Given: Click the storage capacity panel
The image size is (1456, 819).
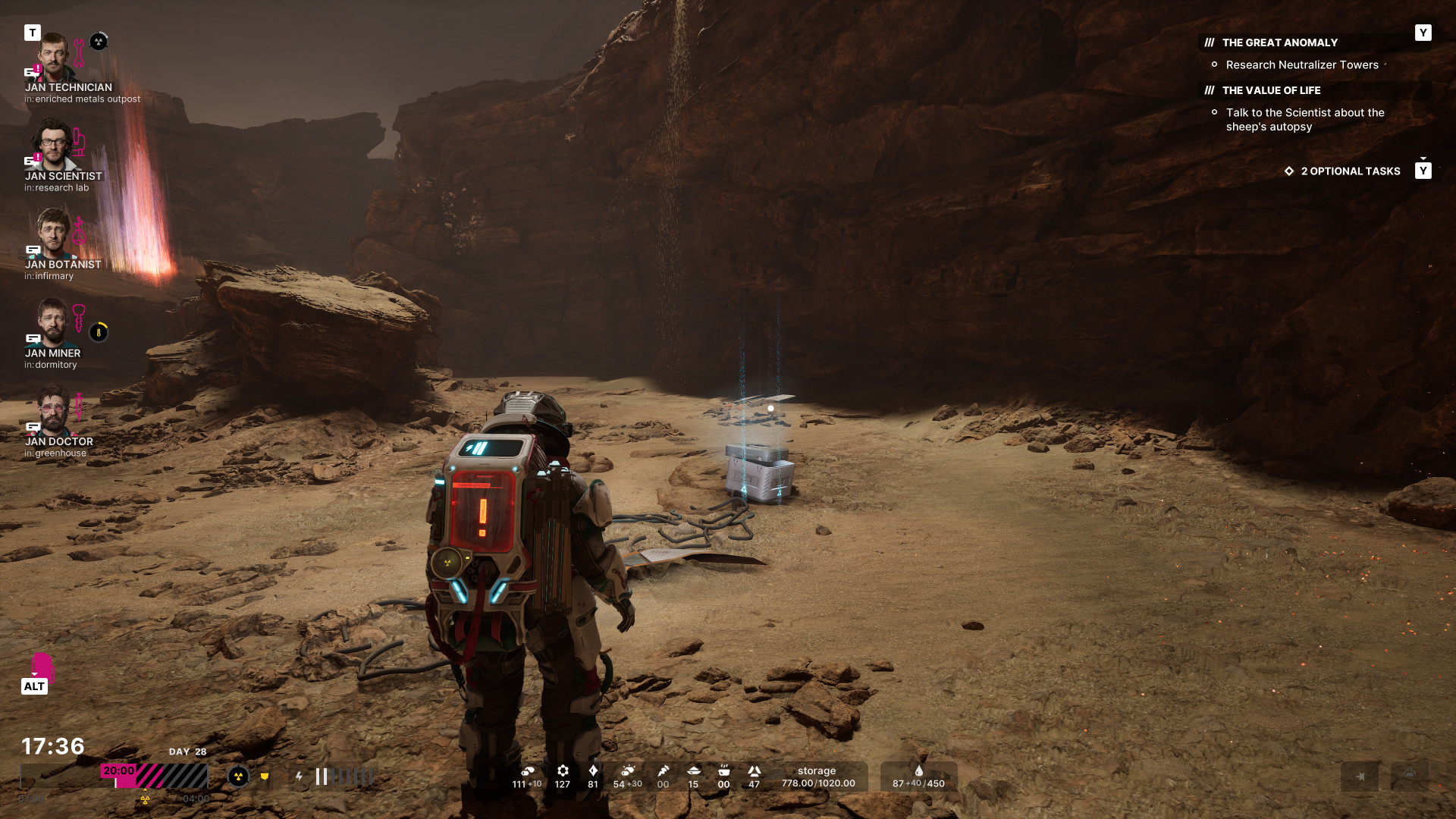Looking at the screenshot, I should pos(817,777).
